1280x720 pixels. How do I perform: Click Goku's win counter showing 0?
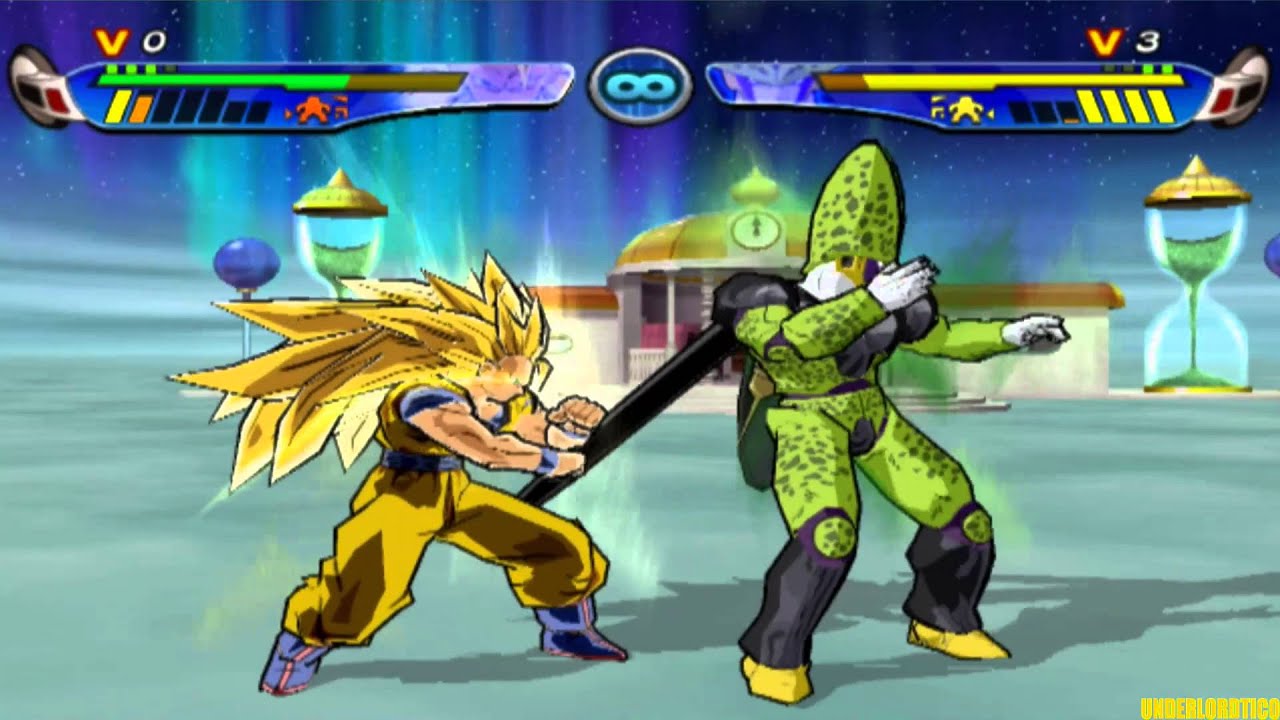coord(157,42)
